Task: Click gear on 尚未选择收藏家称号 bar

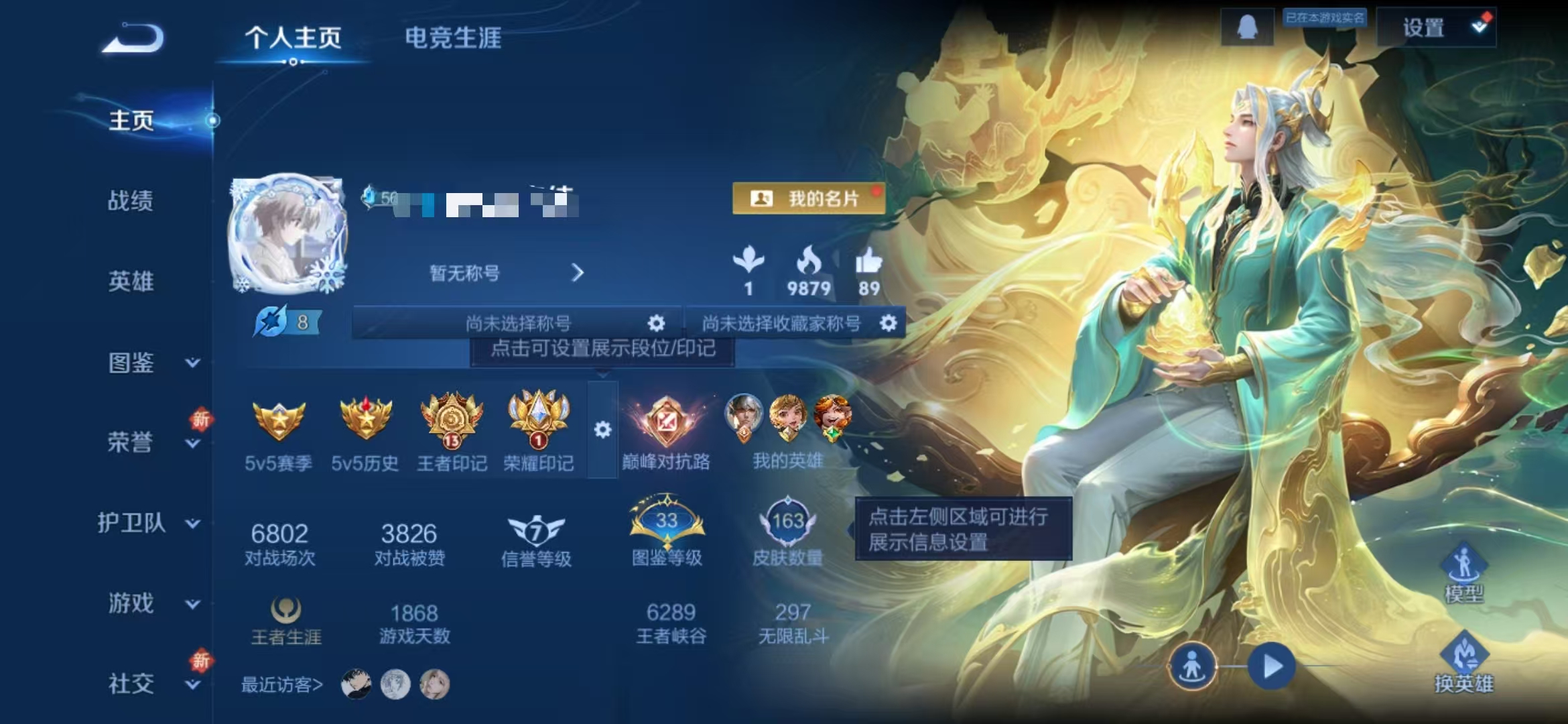Action: click(889, 323)
